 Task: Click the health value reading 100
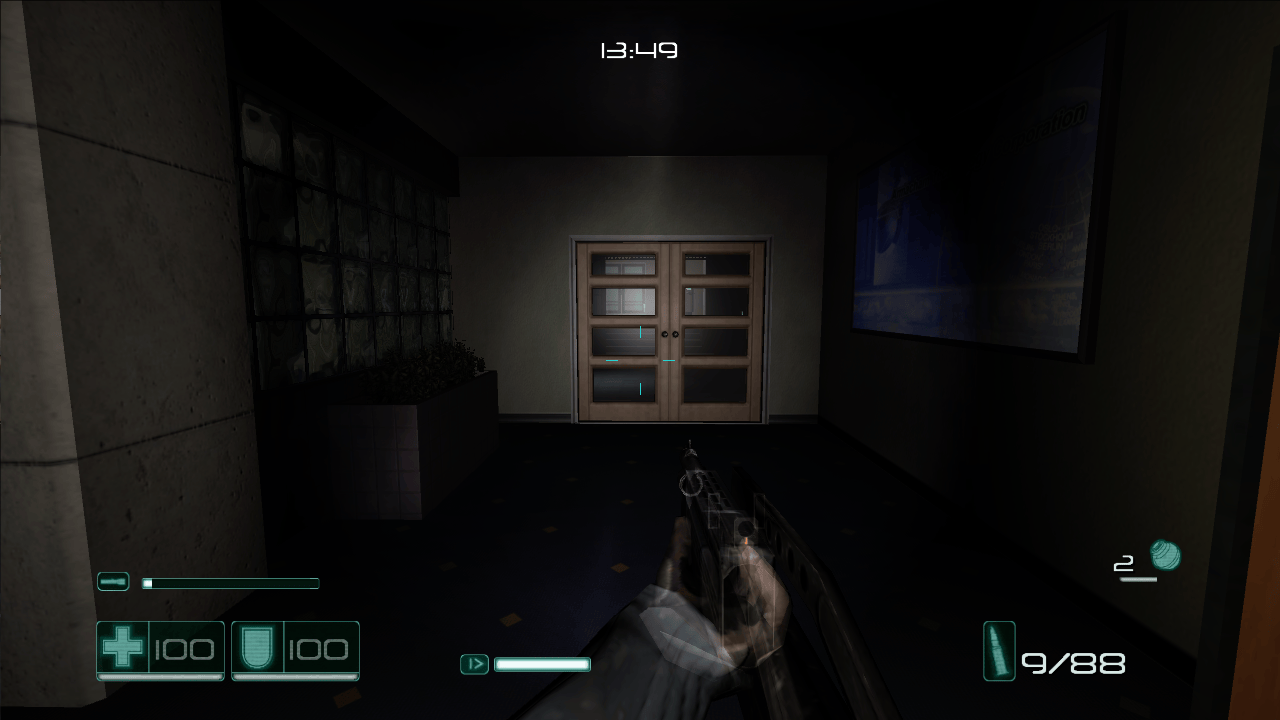(x=184, y=650)
